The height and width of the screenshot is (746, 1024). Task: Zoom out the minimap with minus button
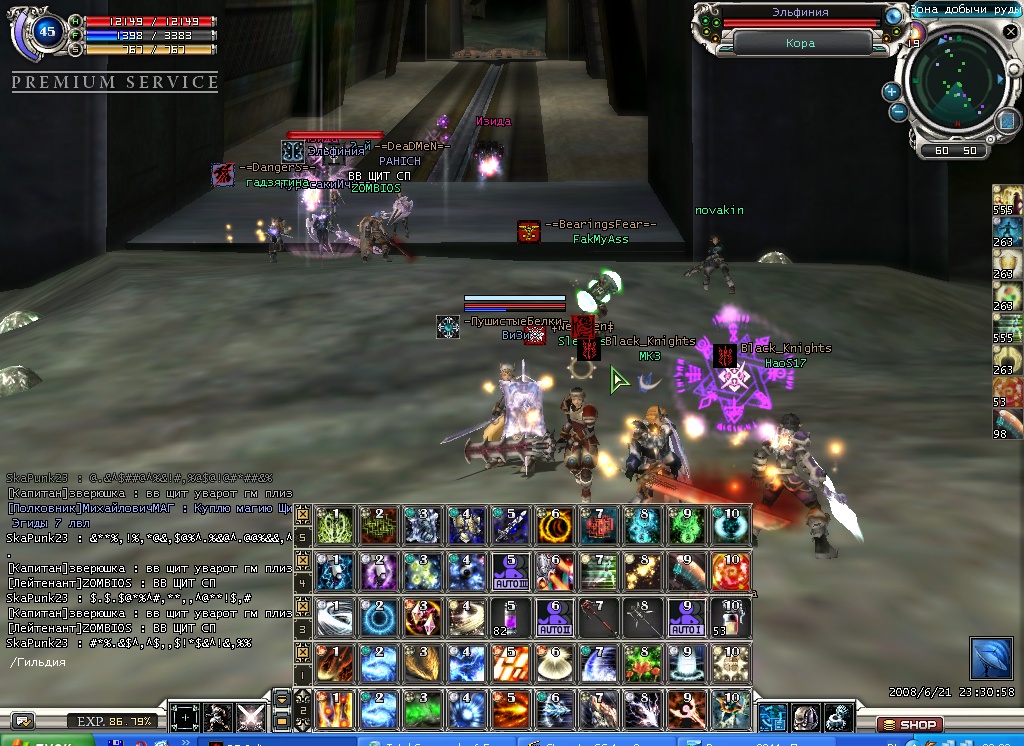pos(898,111)
